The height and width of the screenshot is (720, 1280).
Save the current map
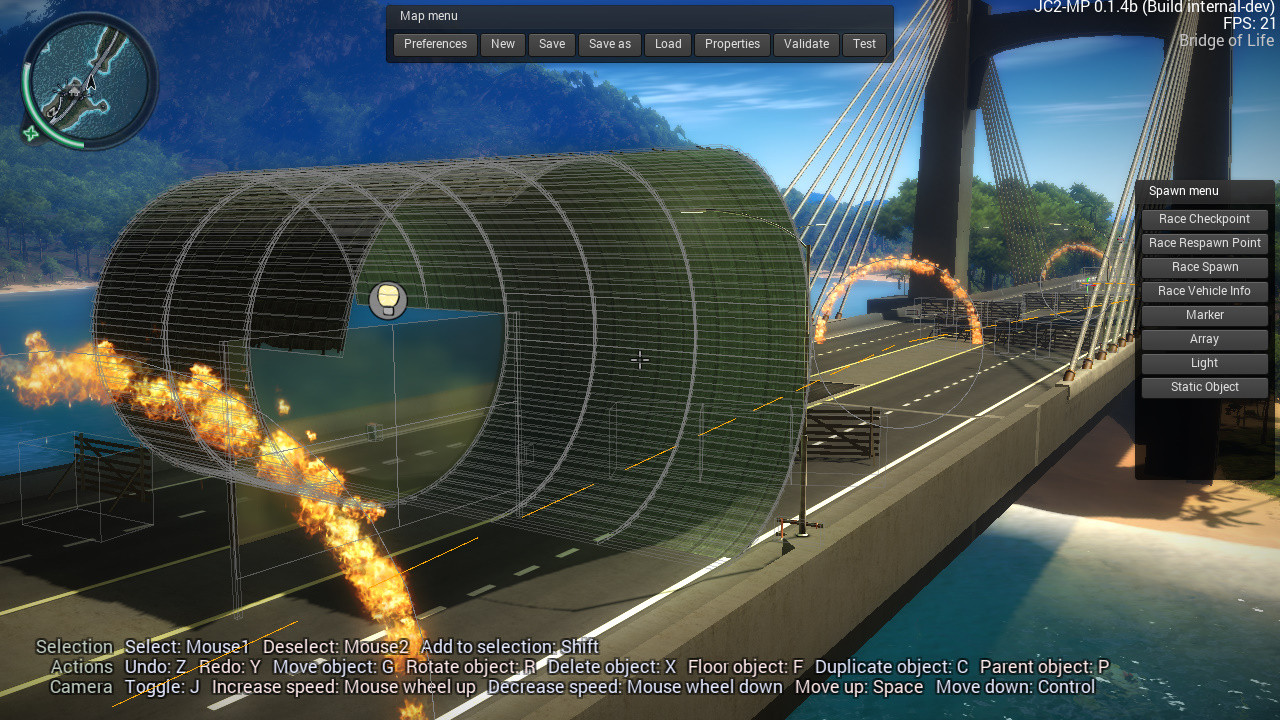click(552, 44)
